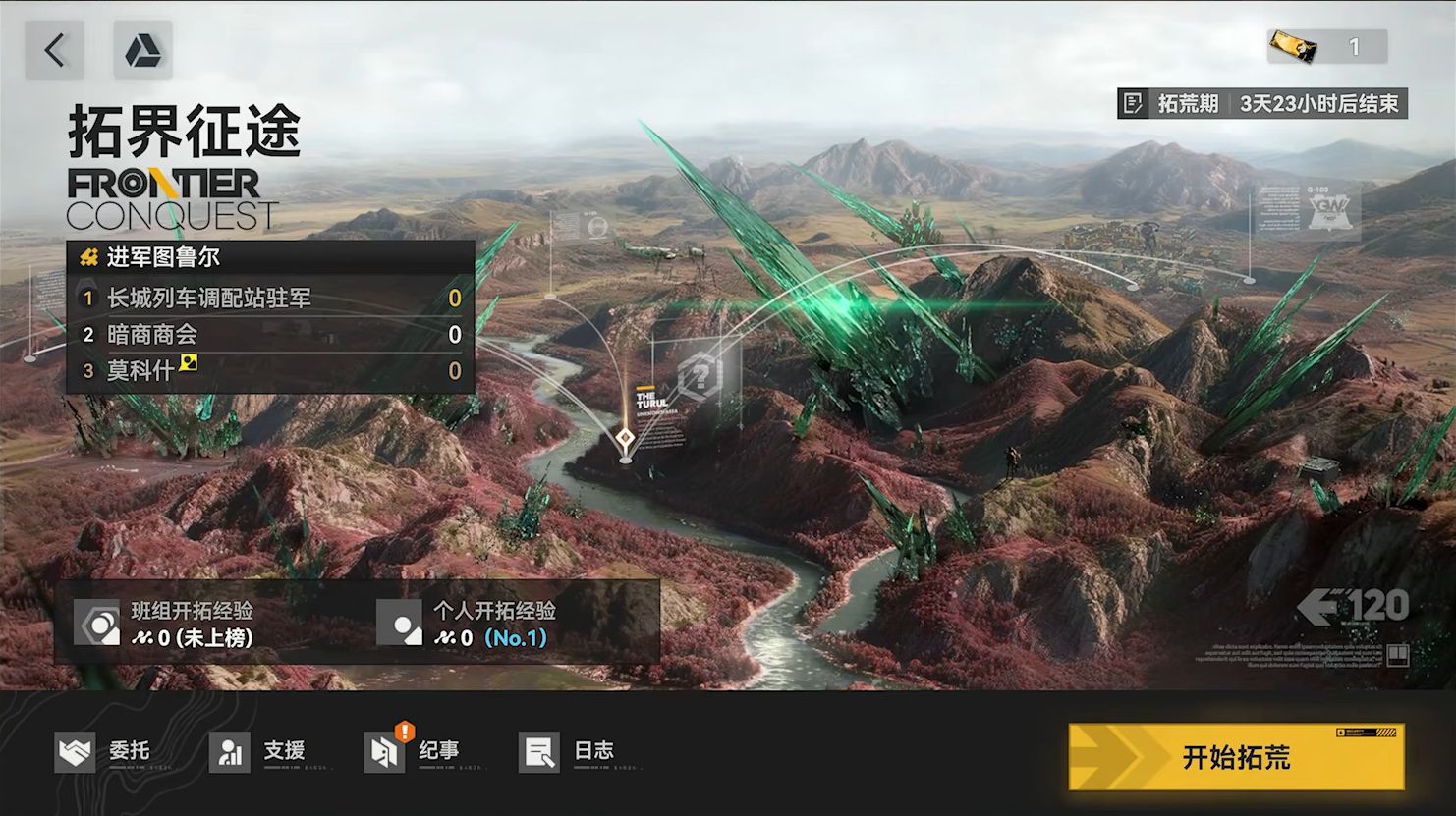This screenshot has height=816, width=1456.
Task: Select the 暗商商会 ranking row
Action: 270,335
